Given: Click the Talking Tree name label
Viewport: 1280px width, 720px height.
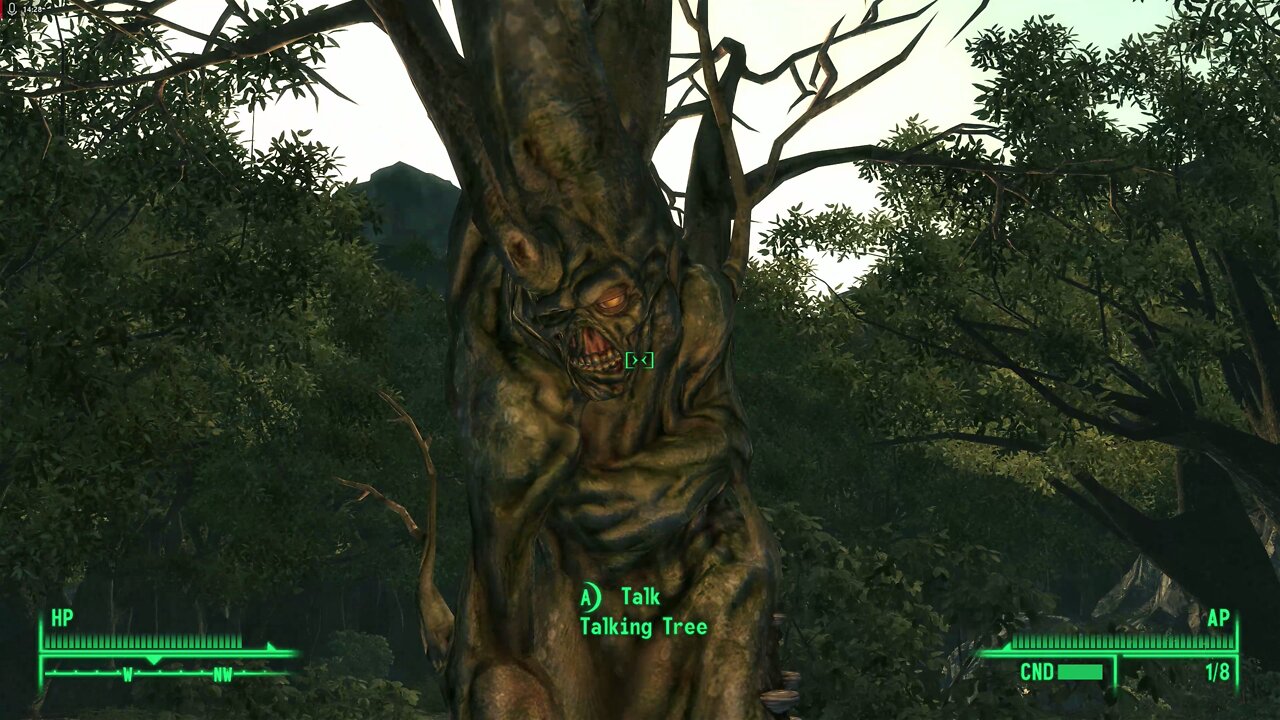Looking at the screenshot, I should (x=644, y=626).
